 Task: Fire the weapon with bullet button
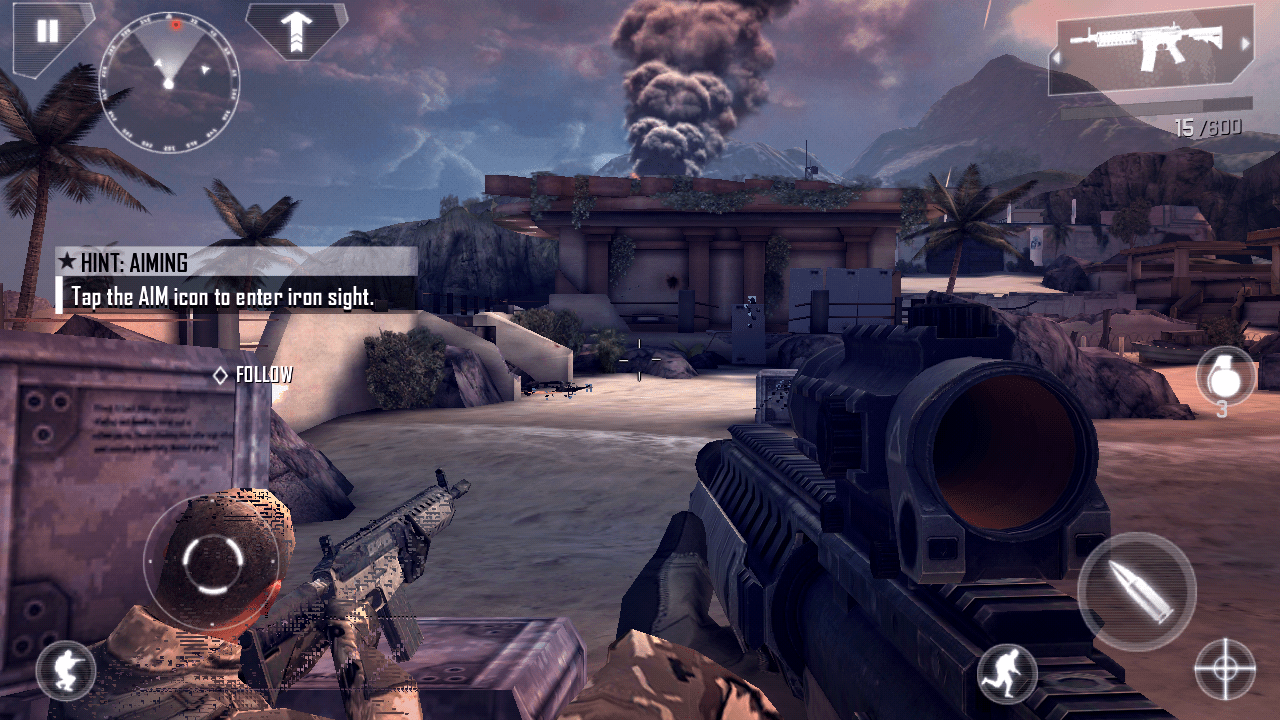click(1137, 592)
